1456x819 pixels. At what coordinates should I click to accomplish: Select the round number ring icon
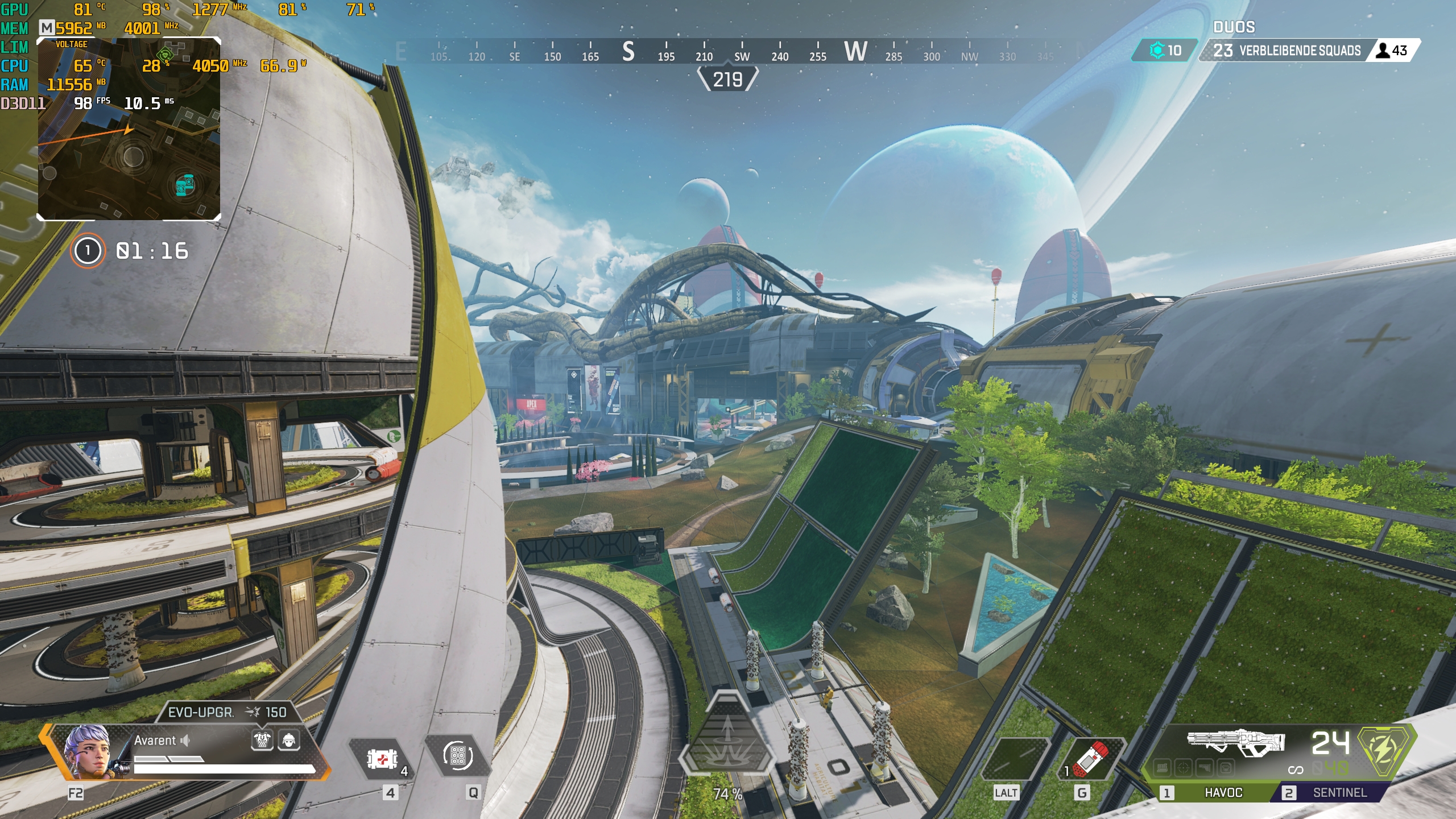(x=88, y=251)
